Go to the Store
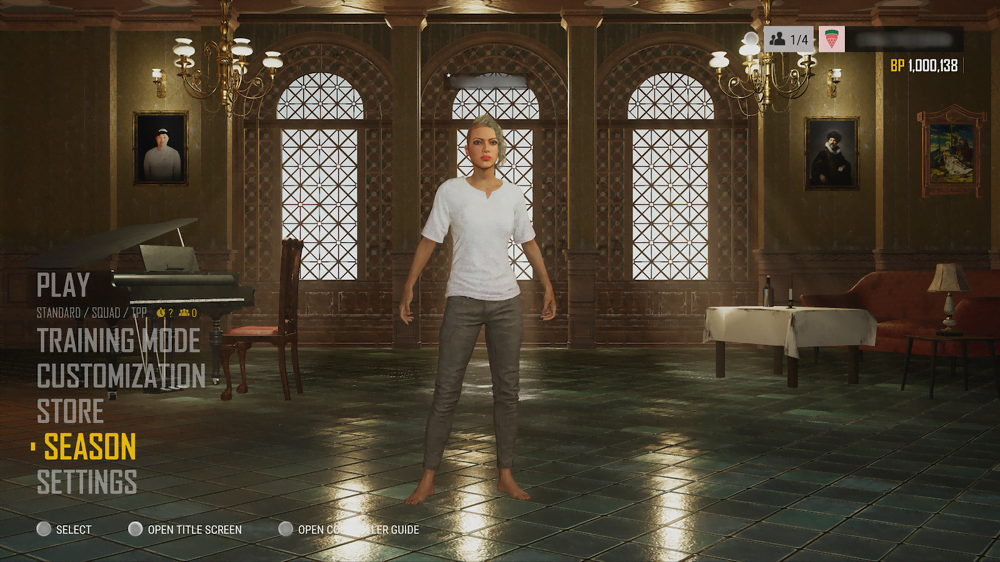The height and width of the screenshot is (562, 1000). 70,411
